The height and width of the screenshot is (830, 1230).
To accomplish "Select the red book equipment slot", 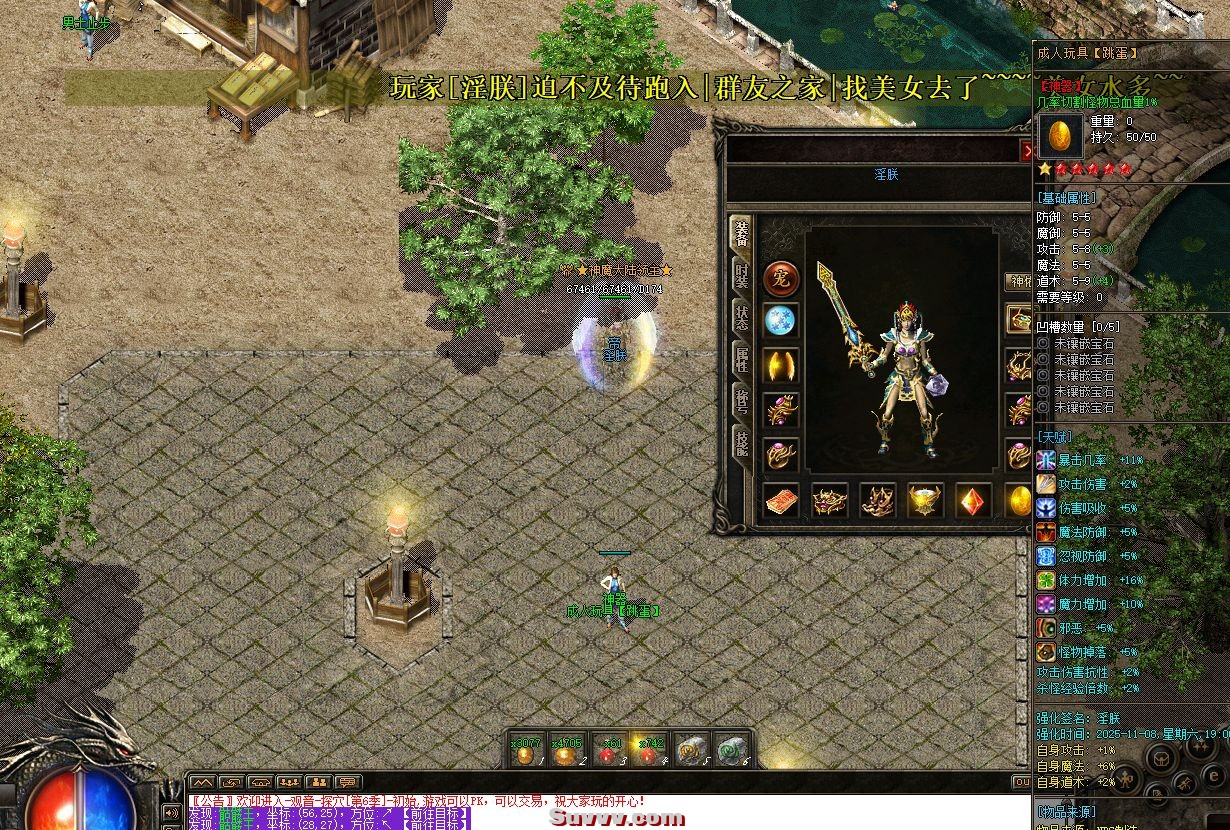I will pyautogui.click(x=782, y=501).
